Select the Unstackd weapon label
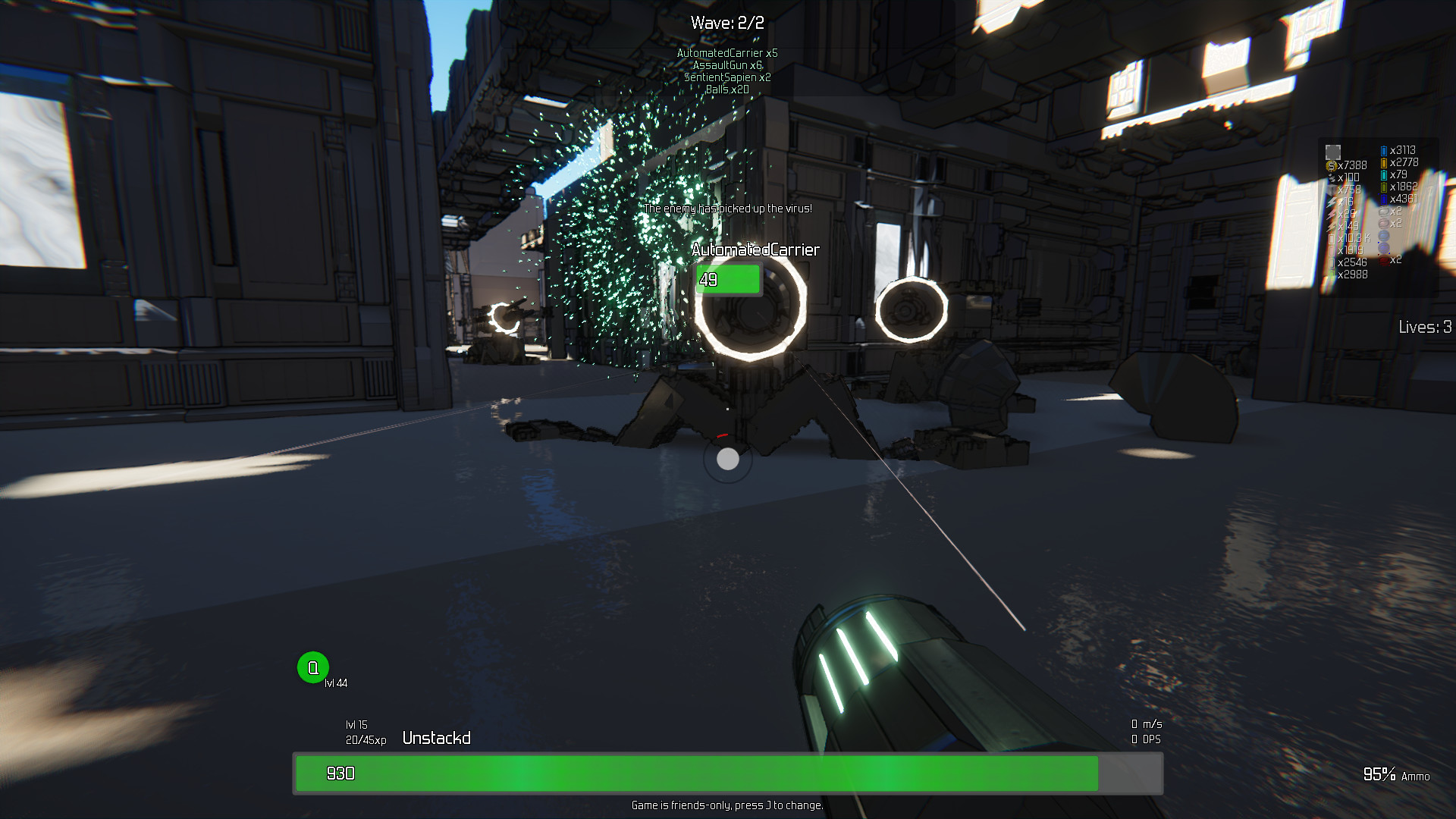 click(x=438, y=737)
